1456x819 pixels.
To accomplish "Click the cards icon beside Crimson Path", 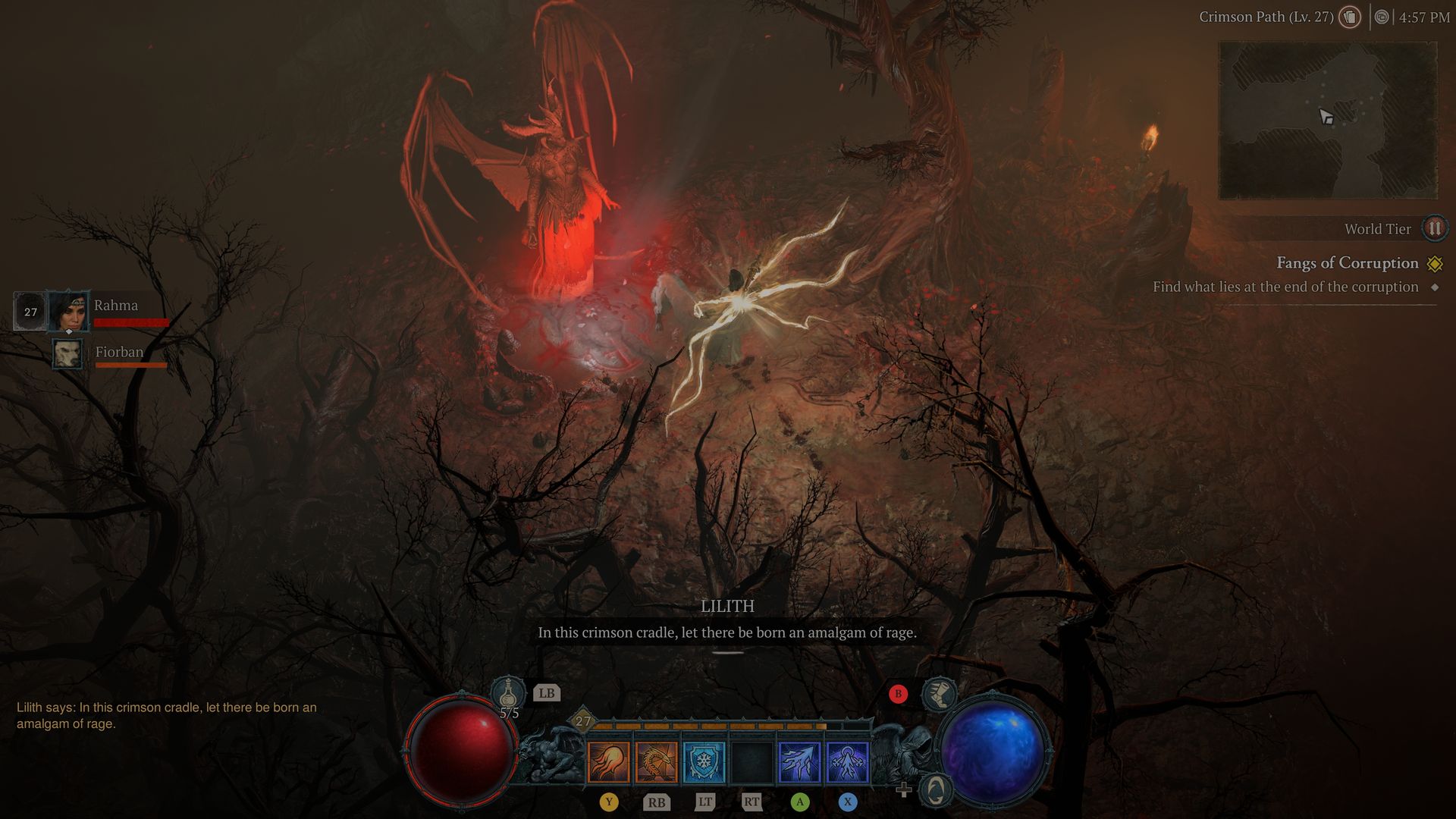I will (1349, 17).
